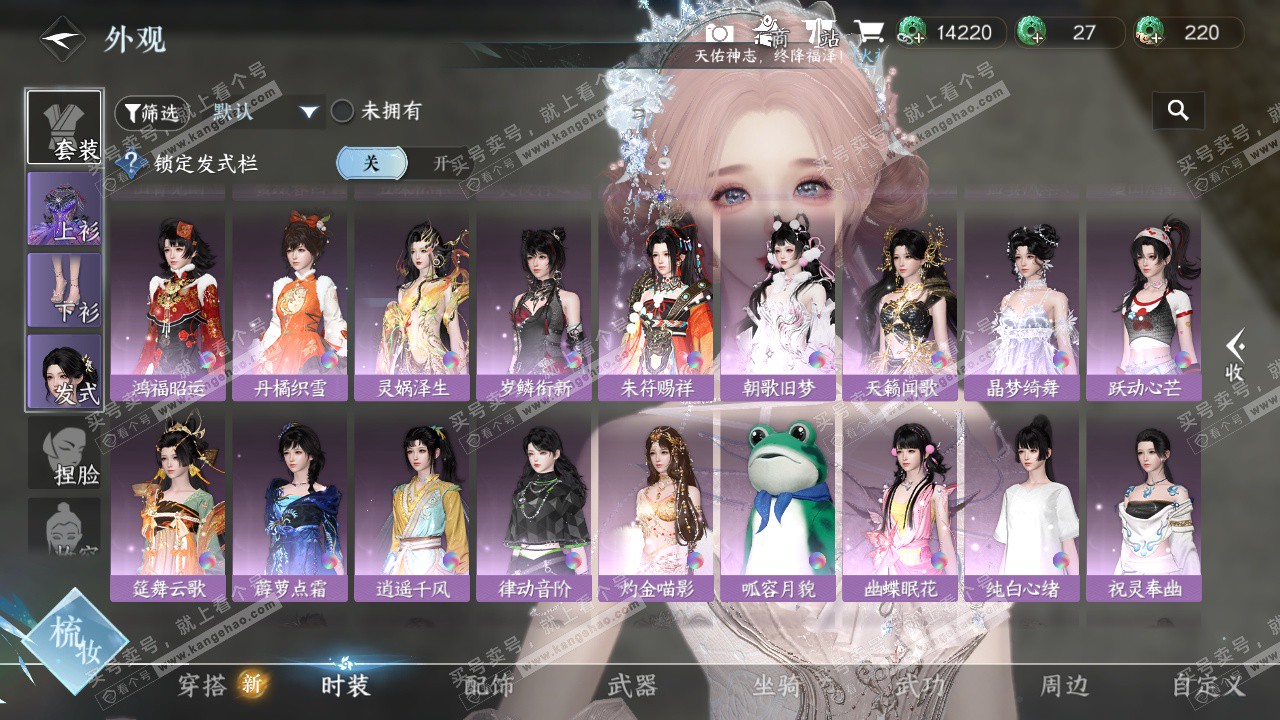Select the 套装 category tab
1280x720 pixels.
pyautogui.click(x=64, y=128)
